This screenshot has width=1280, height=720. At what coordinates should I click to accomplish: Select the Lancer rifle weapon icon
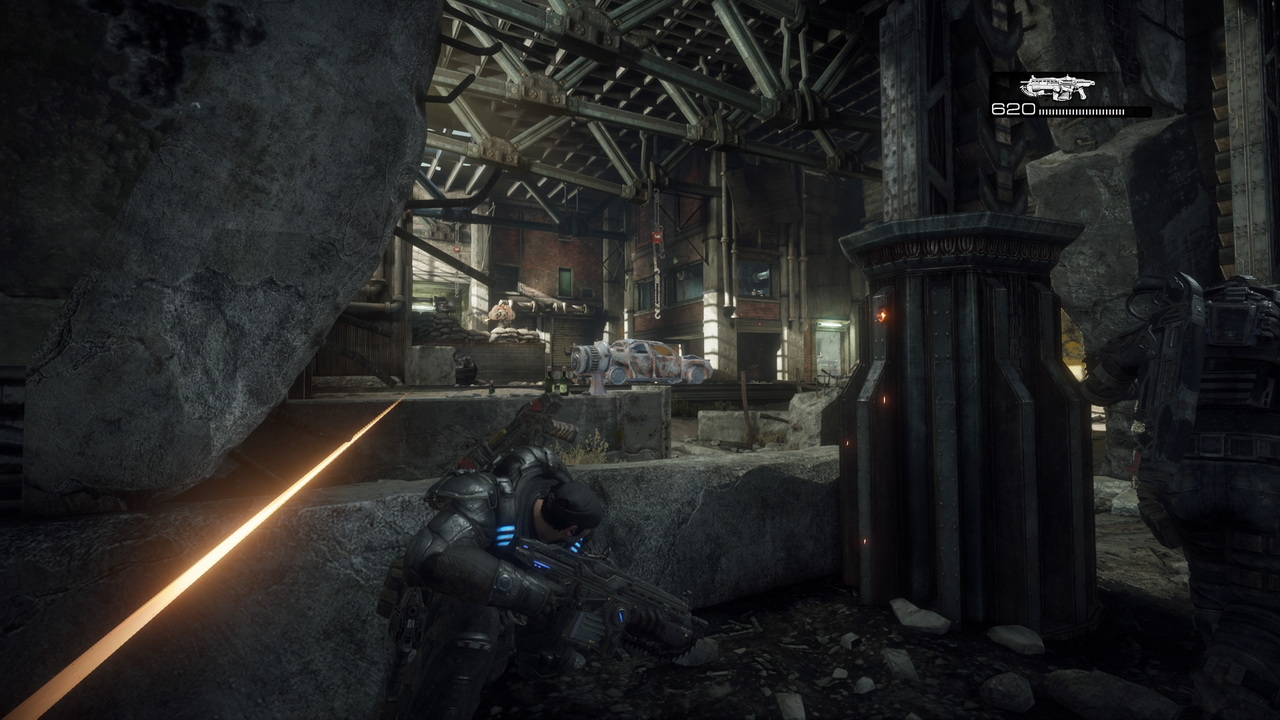pos(1056,88)
